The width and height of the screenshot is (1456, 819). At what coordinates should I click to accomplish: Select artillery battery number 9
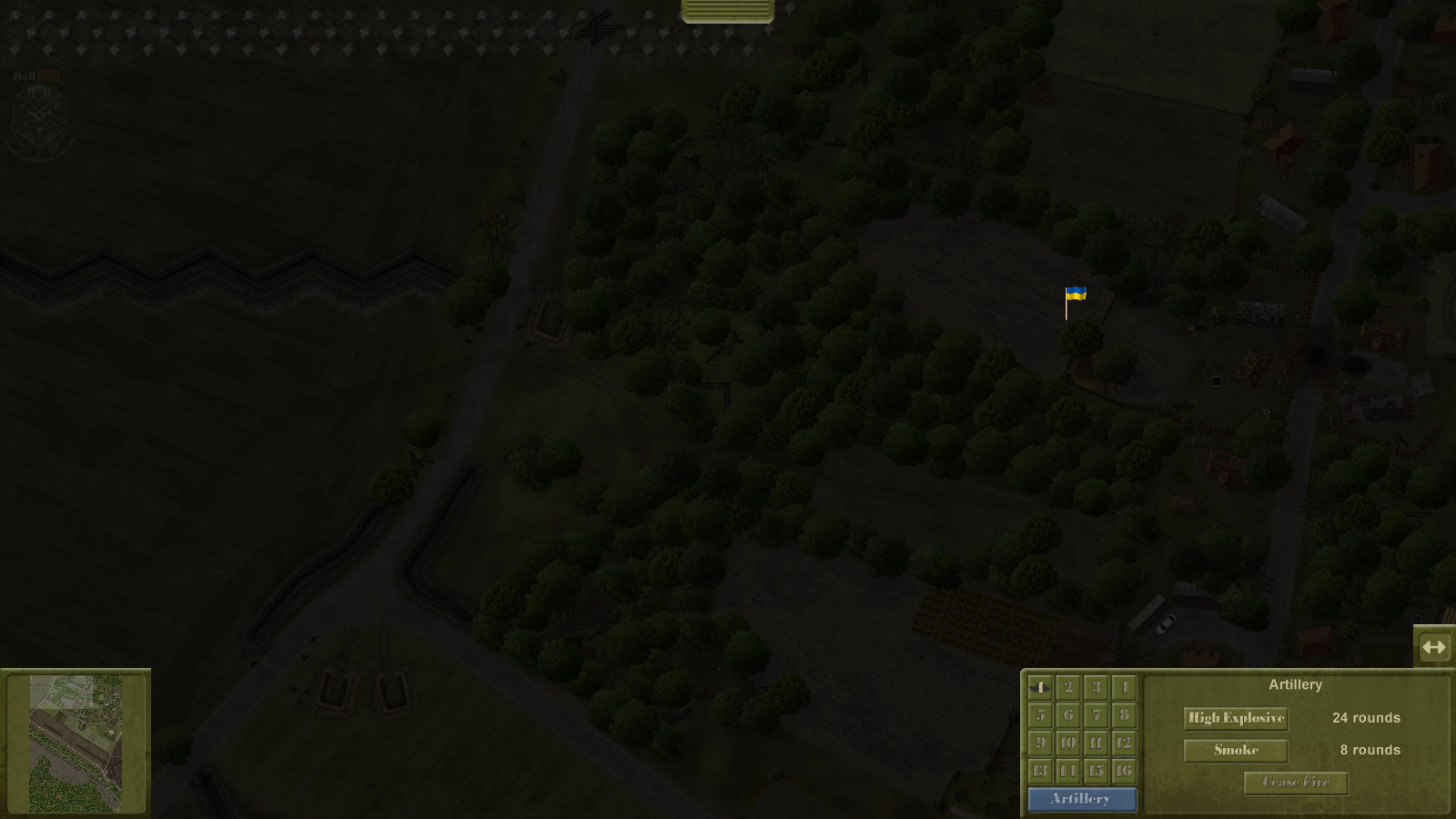tap(1041, 742)
